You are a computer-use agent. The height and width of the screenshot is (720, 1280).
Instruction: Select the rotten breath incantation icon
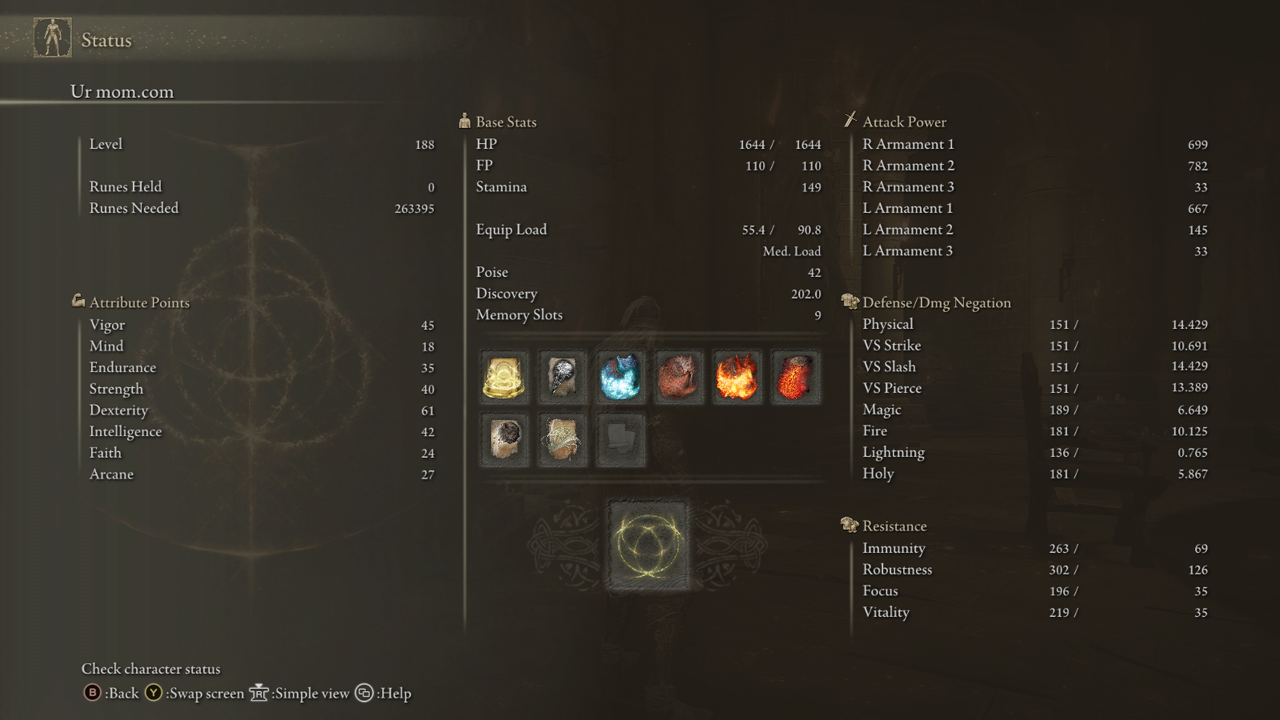click(678, 376)
